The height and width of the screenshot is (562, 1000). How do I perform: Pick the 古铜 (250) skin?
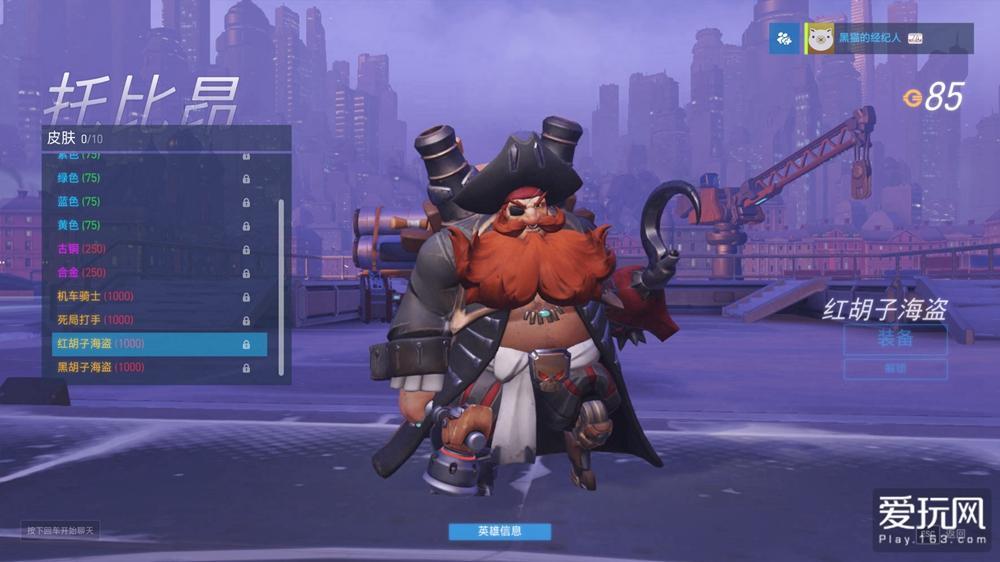[150, 249]
